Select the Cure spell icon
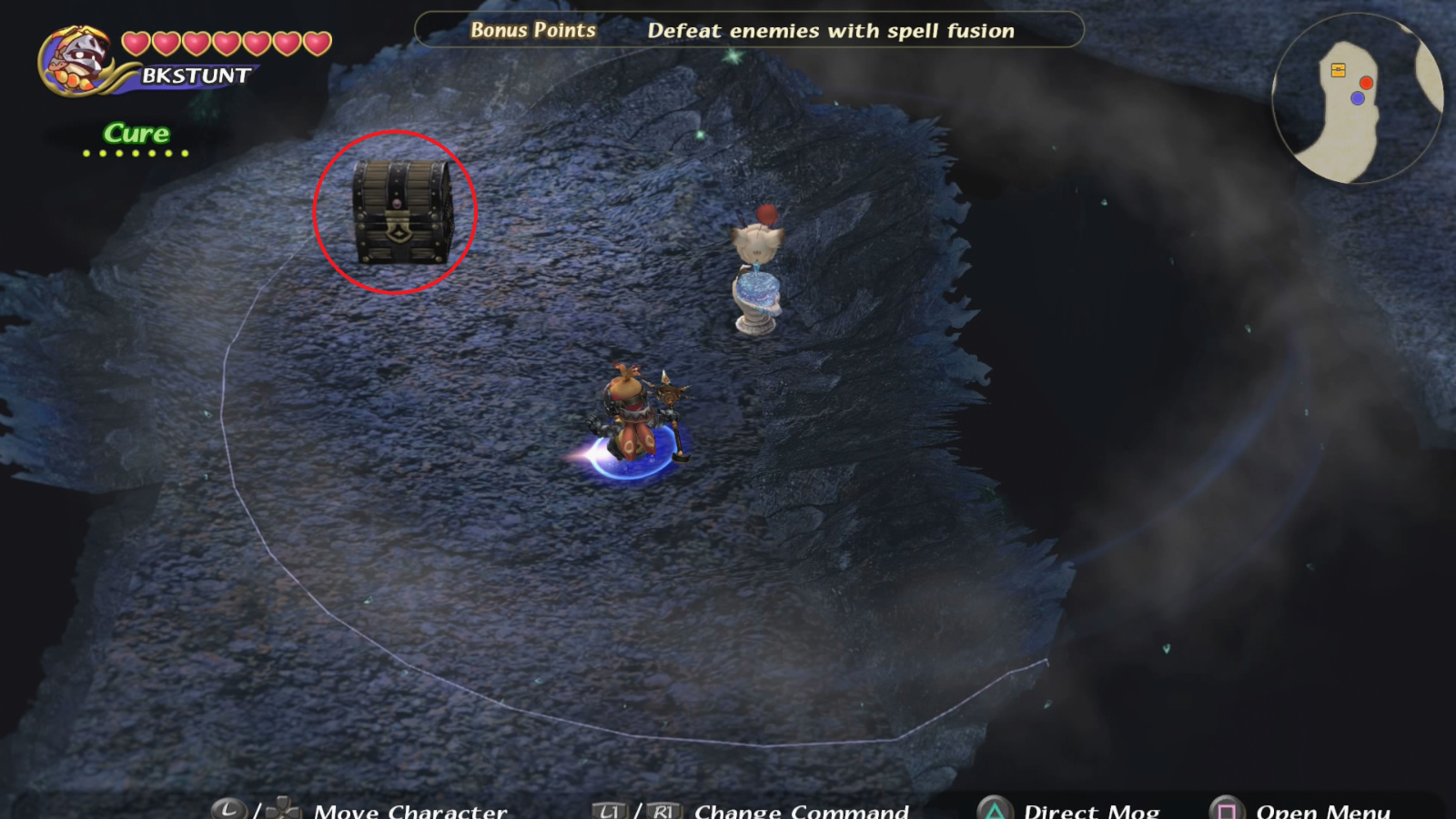The width and height of the screenshot is (1456, 819). click(x=135, y=133)
